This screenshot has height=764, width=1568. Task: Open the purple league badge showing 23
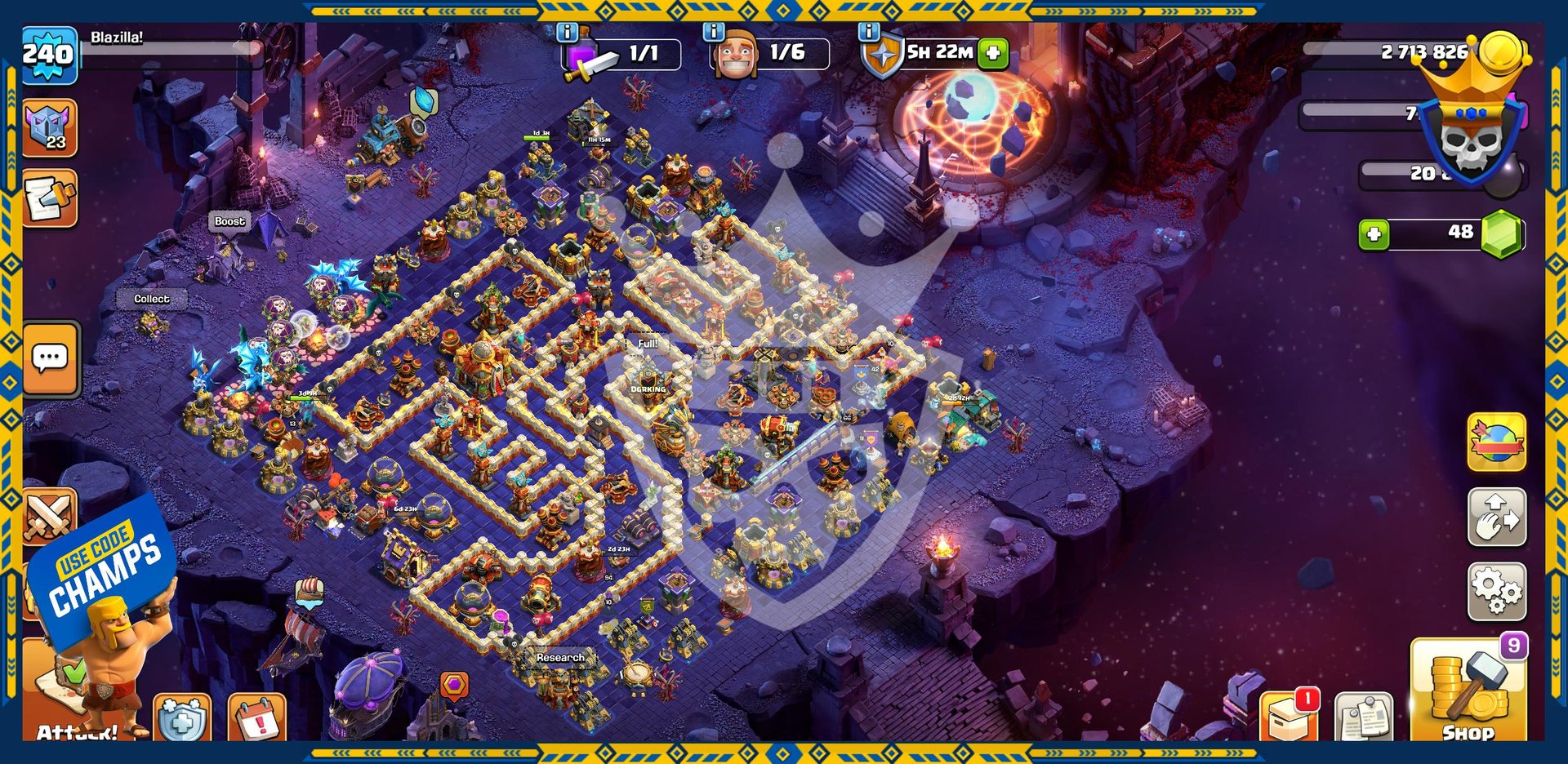click(x=50, y=128)
